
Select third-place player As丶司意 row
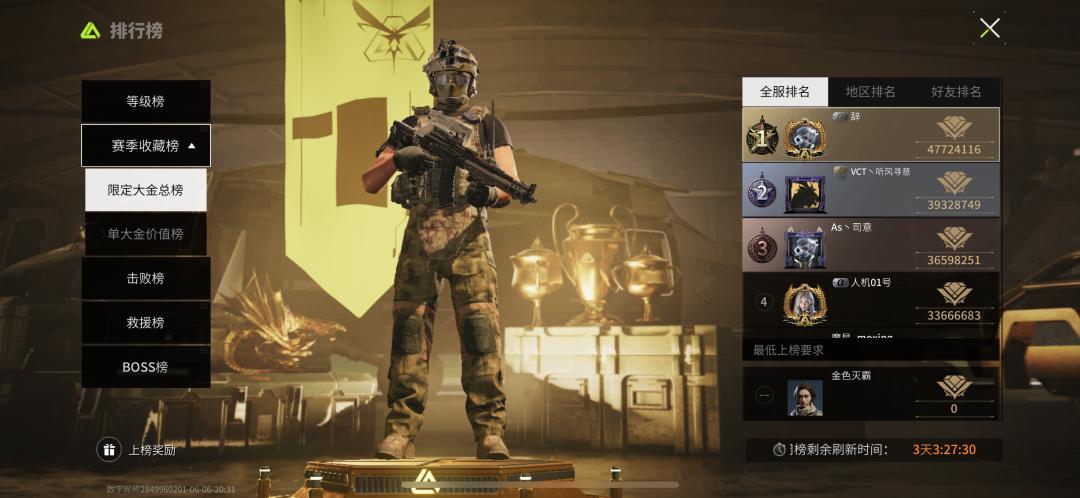(870, 245)
